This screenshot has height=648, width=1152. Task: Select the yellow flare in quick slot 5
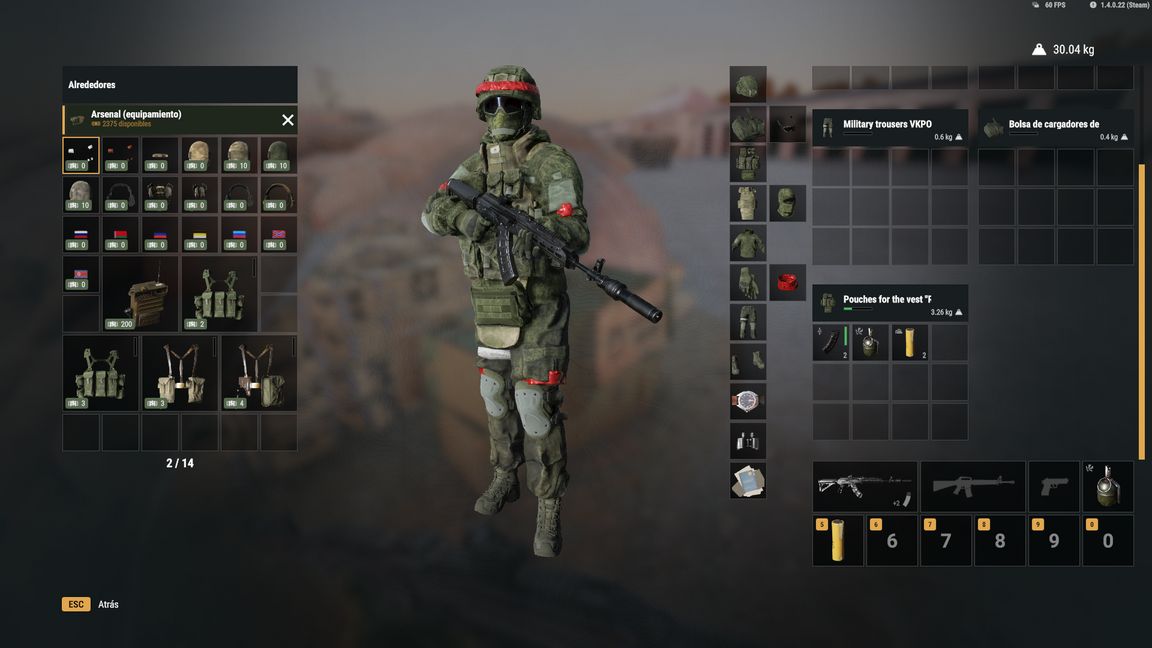pyautogui.click(x=838, y=541)
